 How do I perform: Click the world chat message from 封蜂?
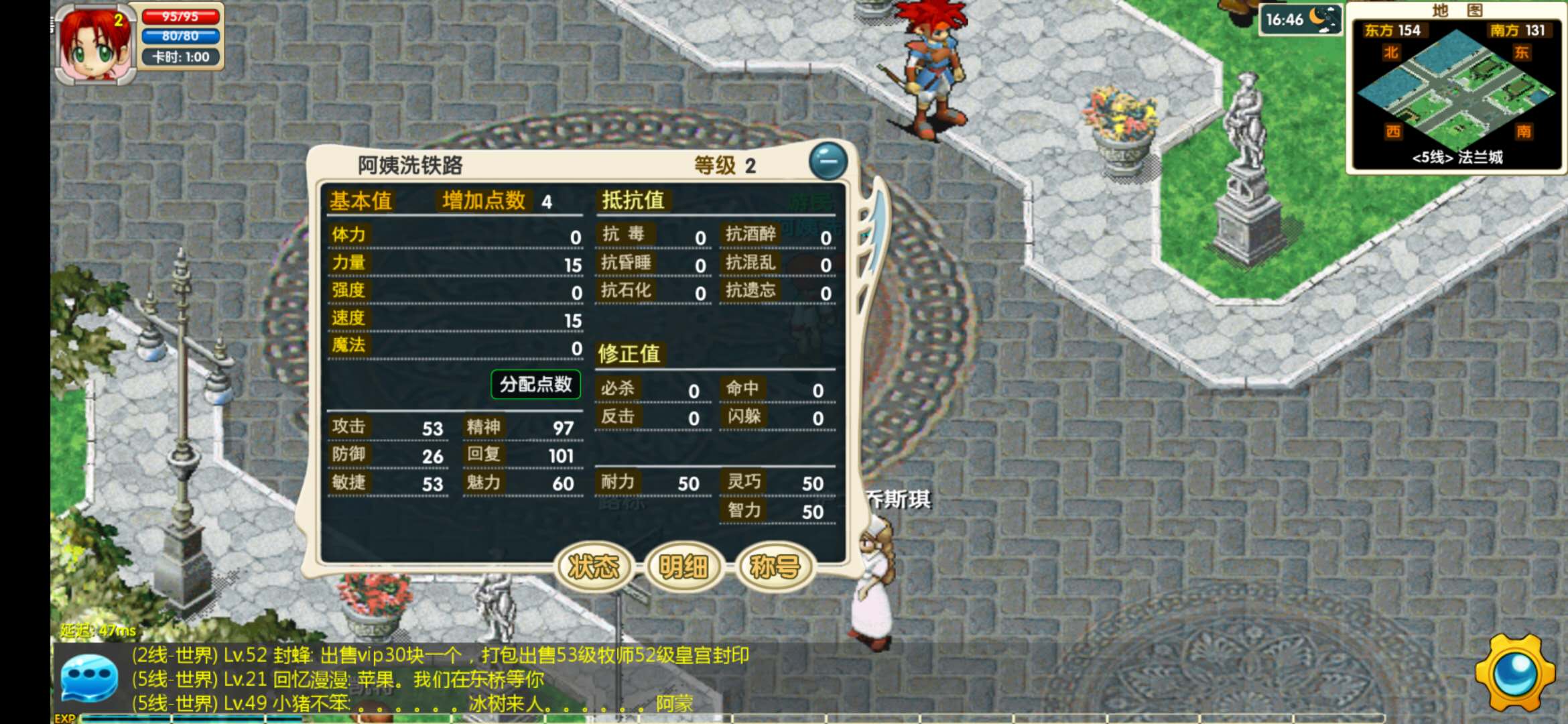tap(440, 655)
